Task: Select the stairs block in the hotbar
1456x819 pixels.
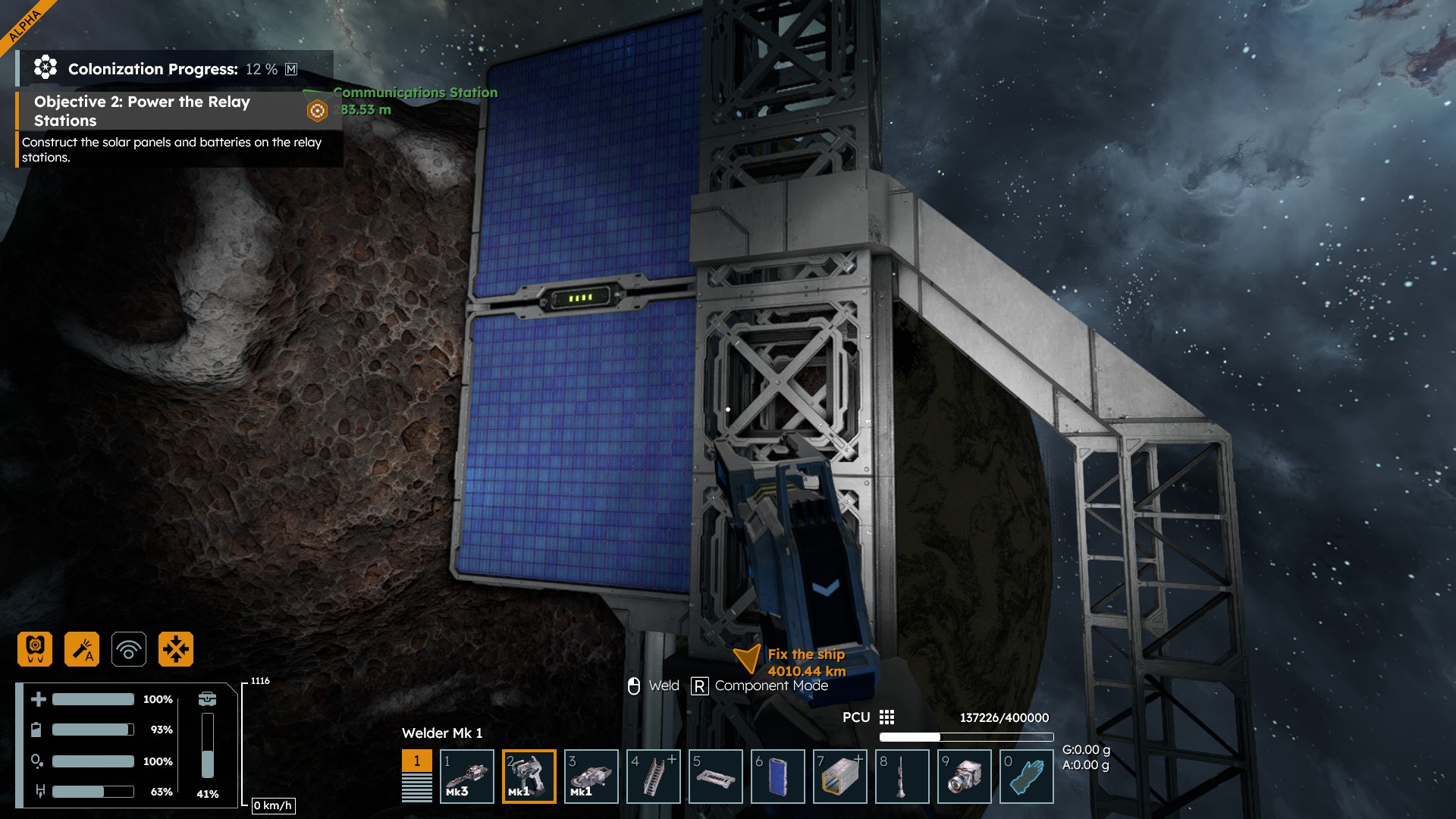Action: click(x=653, y=776)
